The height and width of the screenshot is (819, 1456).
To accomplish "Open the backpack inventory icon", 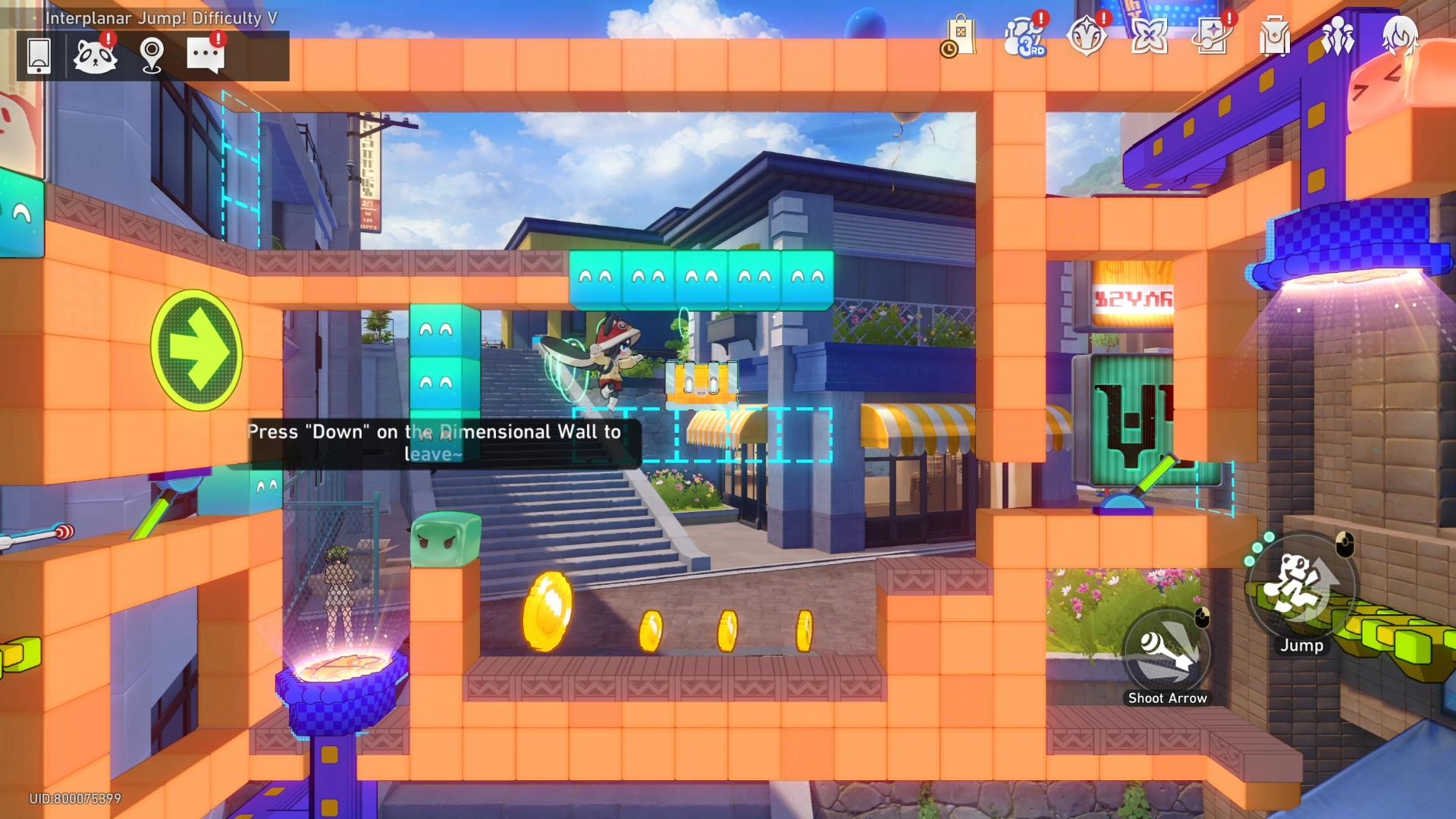I will click(x=1275, y=36).
